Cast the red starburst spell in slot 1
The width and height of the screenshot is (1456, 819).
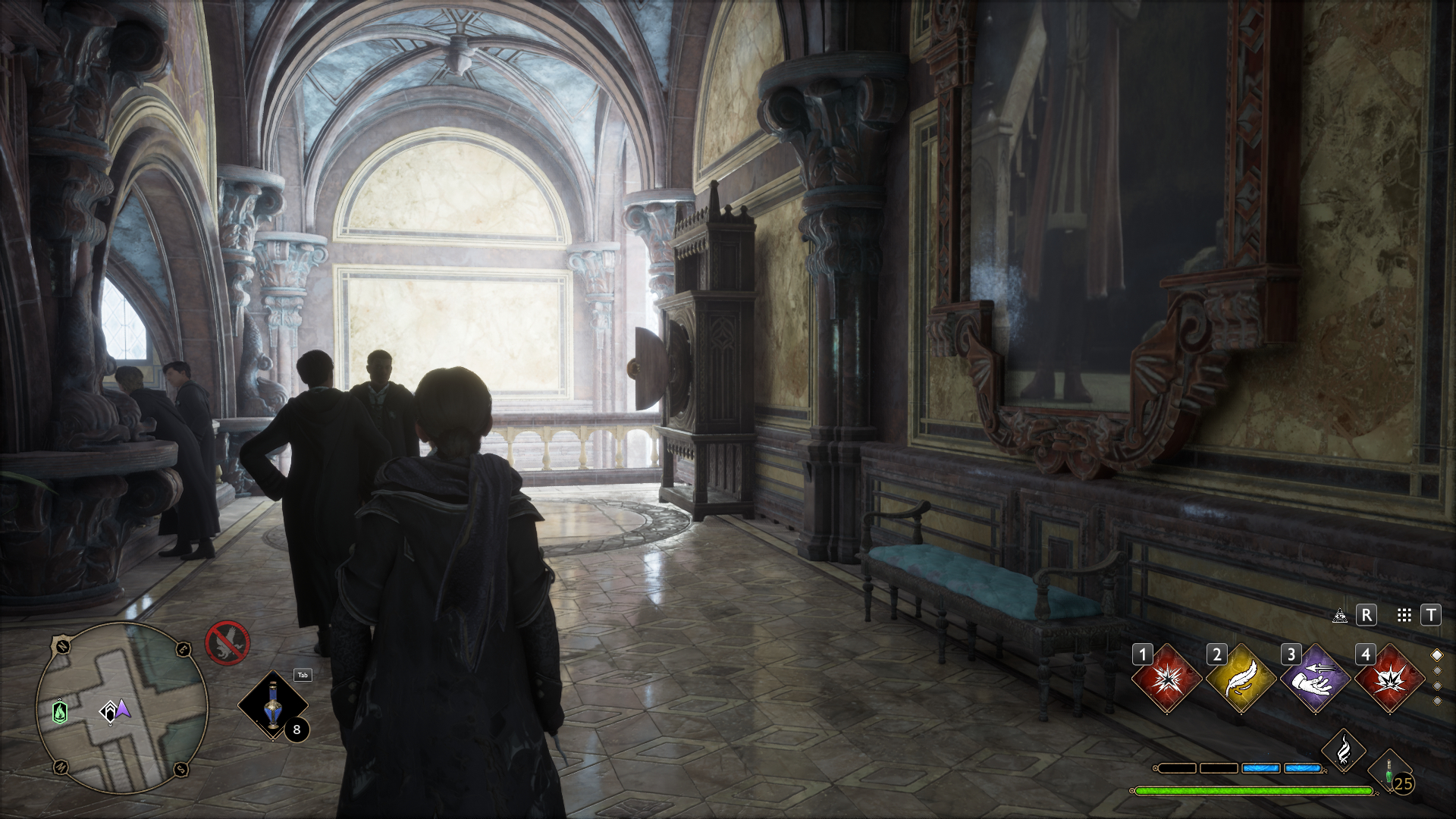click(x=1166, y=679)
